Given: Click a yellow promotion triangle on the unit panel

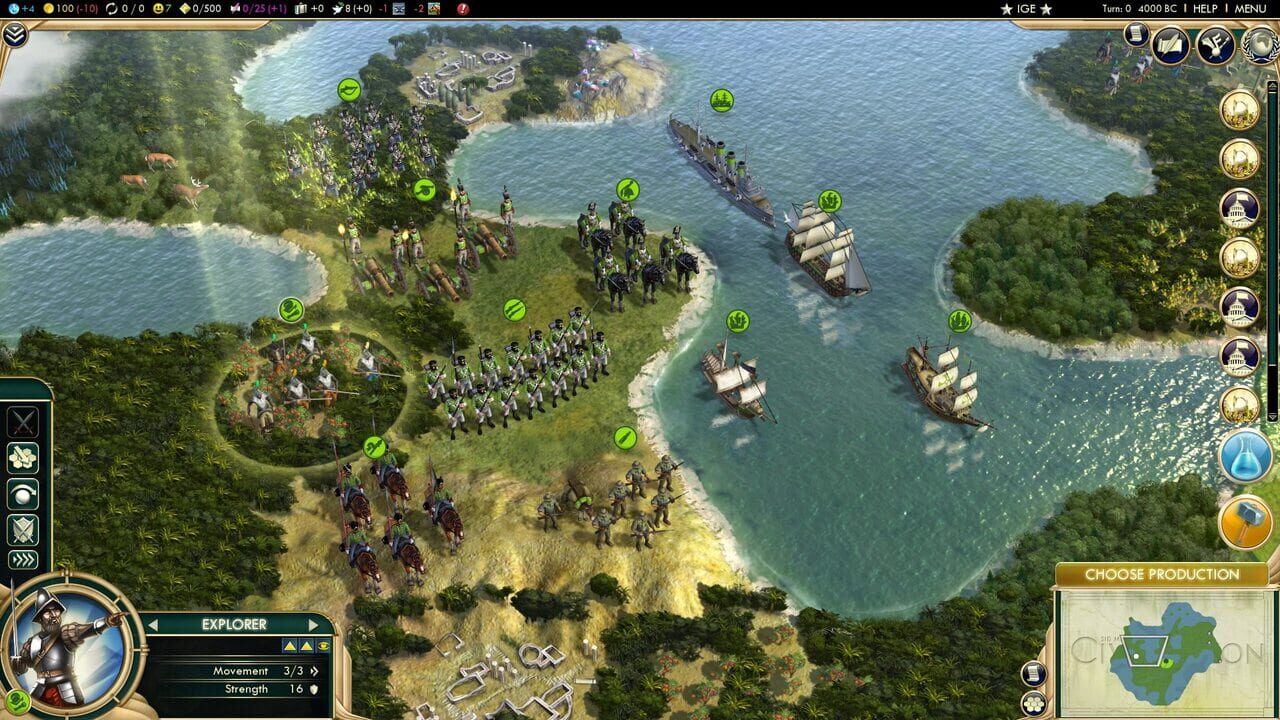Looking at the screenshot, I should tap(290, 646).
